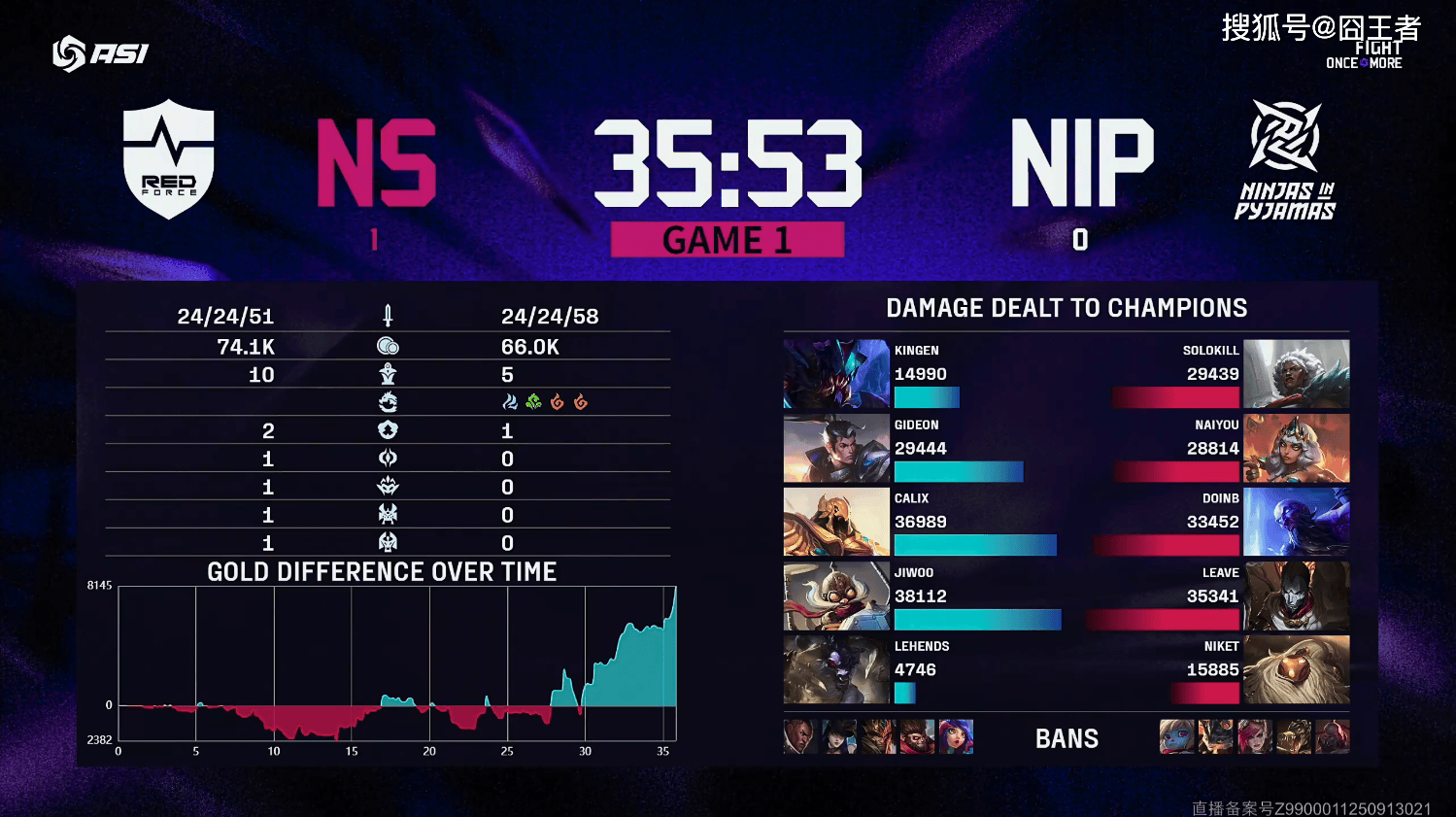
Task: Select the NS Red Force shield logo
Action: [169, 159]
